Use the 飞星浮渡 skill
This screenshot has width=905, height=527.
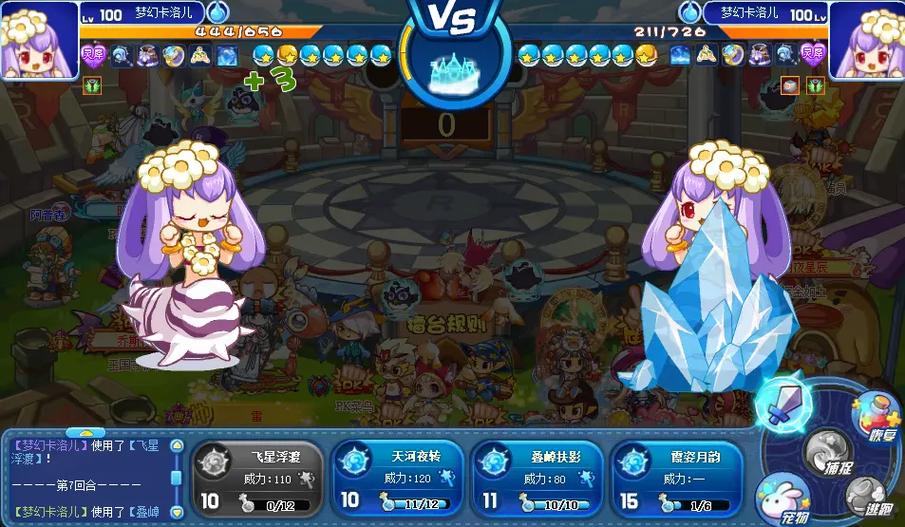click(256, 476)
